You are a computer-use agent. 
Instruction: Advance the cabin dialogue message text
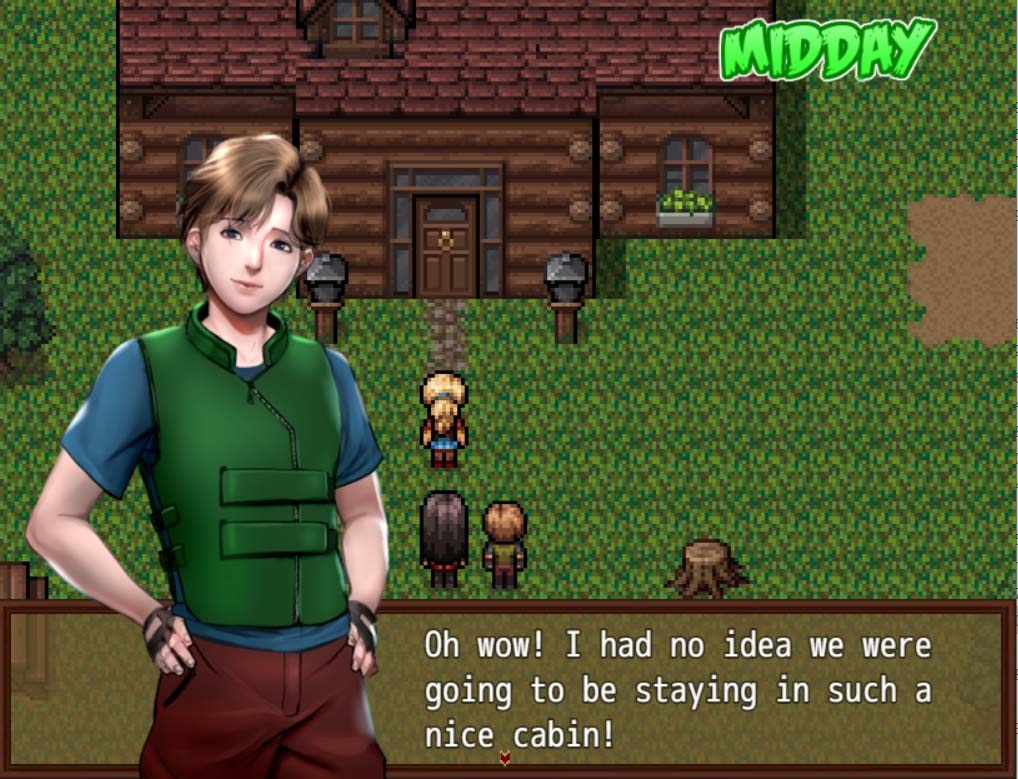(x=677, y=689)
